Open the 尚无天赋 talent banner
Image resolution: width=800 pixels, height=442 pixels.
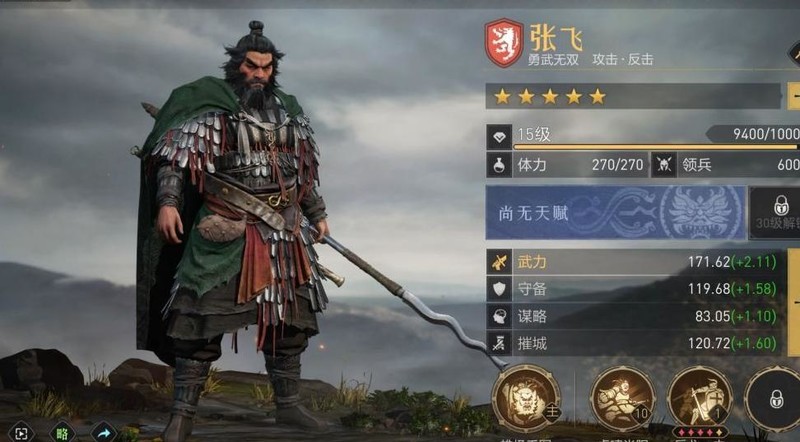click(615, 213)
